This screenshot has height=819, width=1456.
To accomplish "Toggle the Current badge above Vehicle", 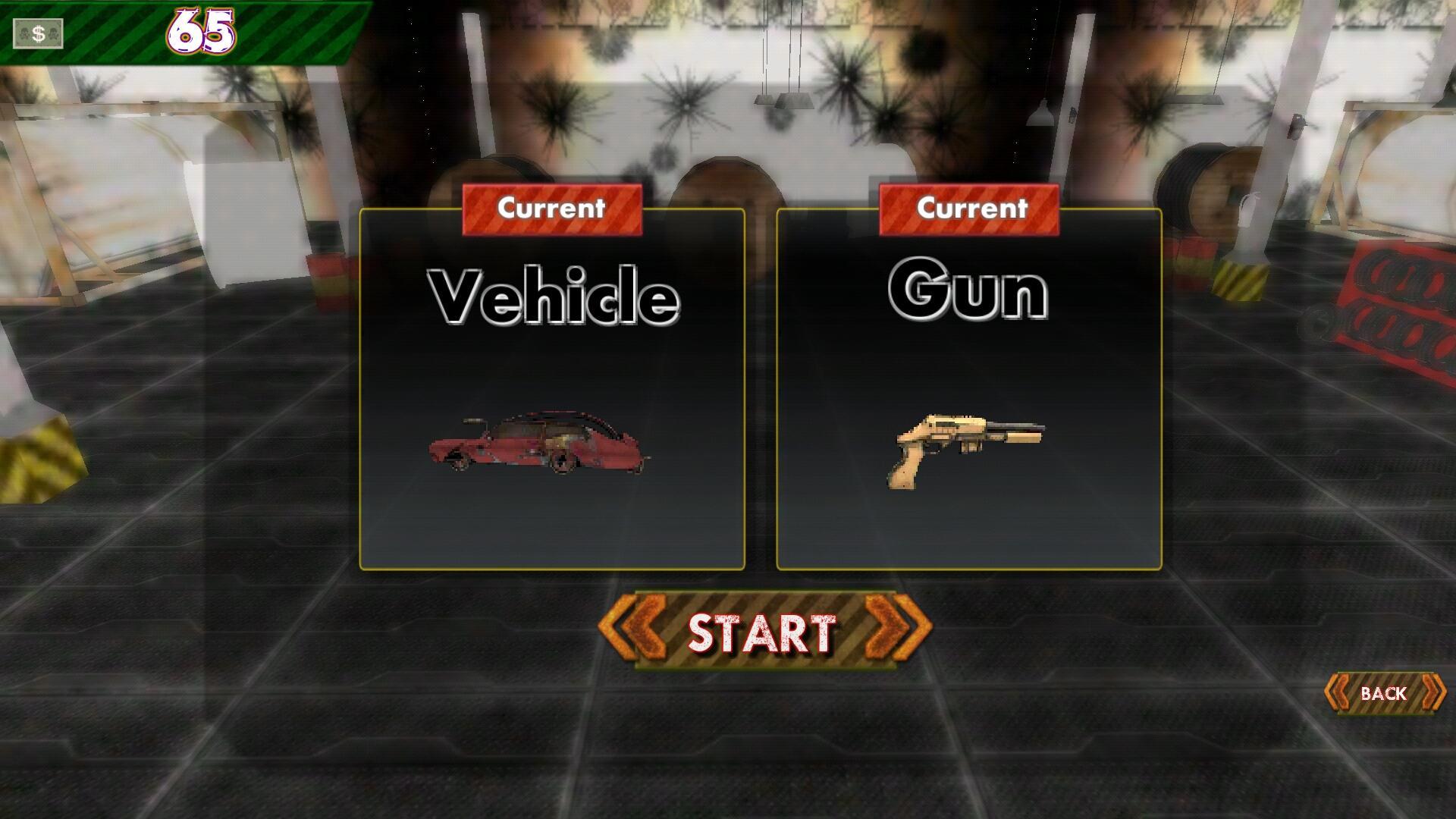I will tap(553, 209).
